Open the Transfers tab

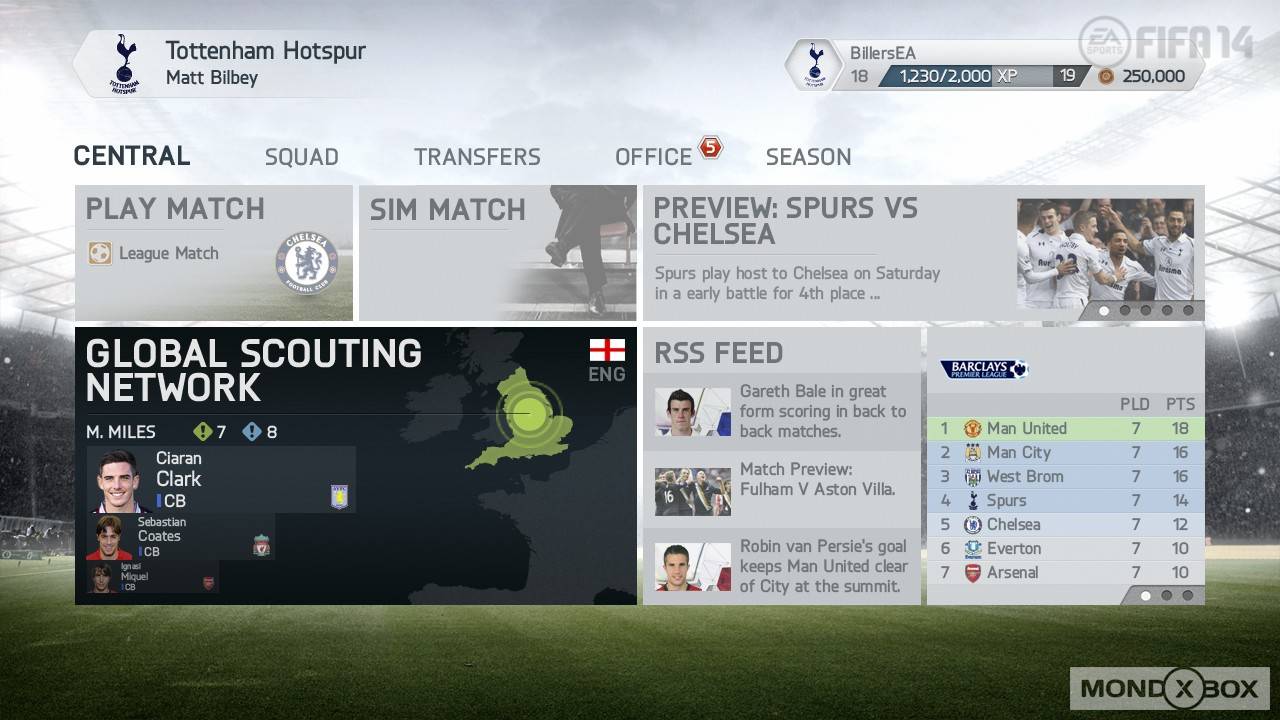pyautogui.click(x=477, y=157)
